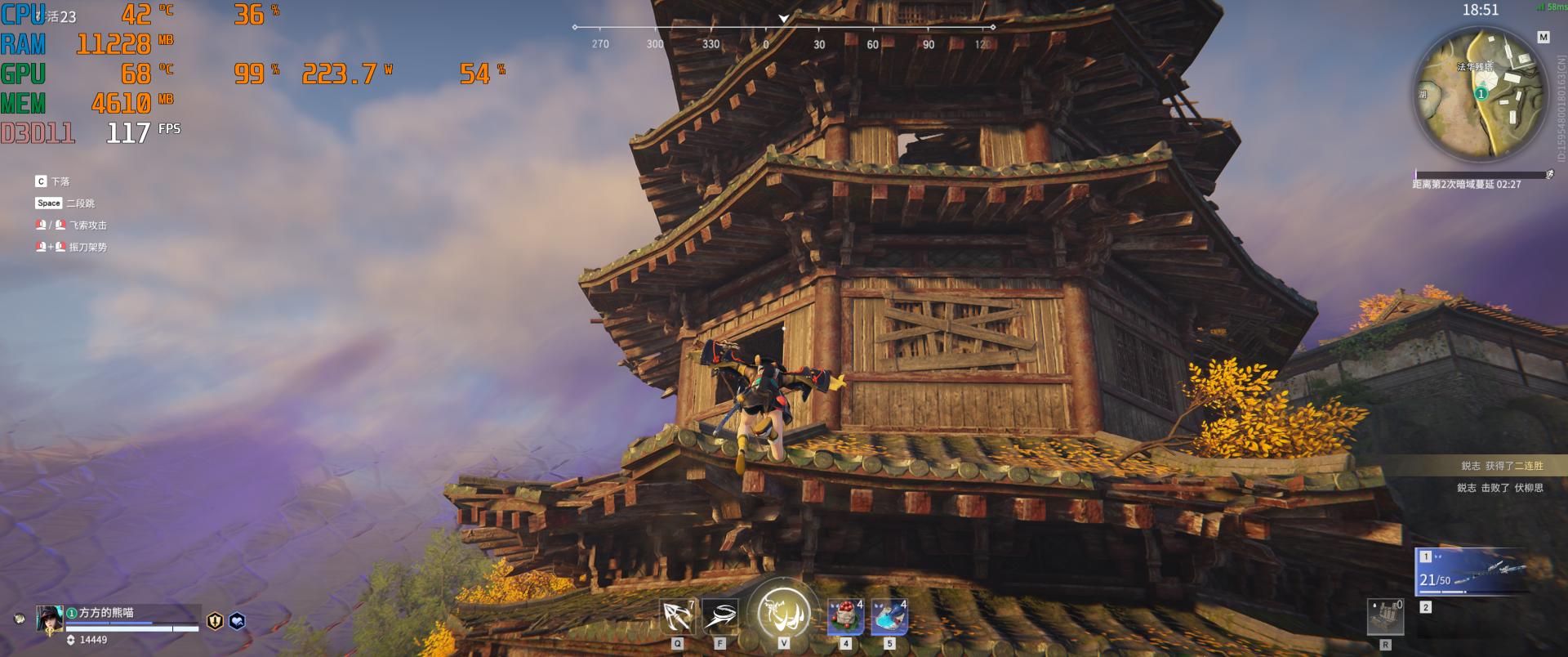
Task: Activate the swirling dash skill icon
Action: coord(719,617)
